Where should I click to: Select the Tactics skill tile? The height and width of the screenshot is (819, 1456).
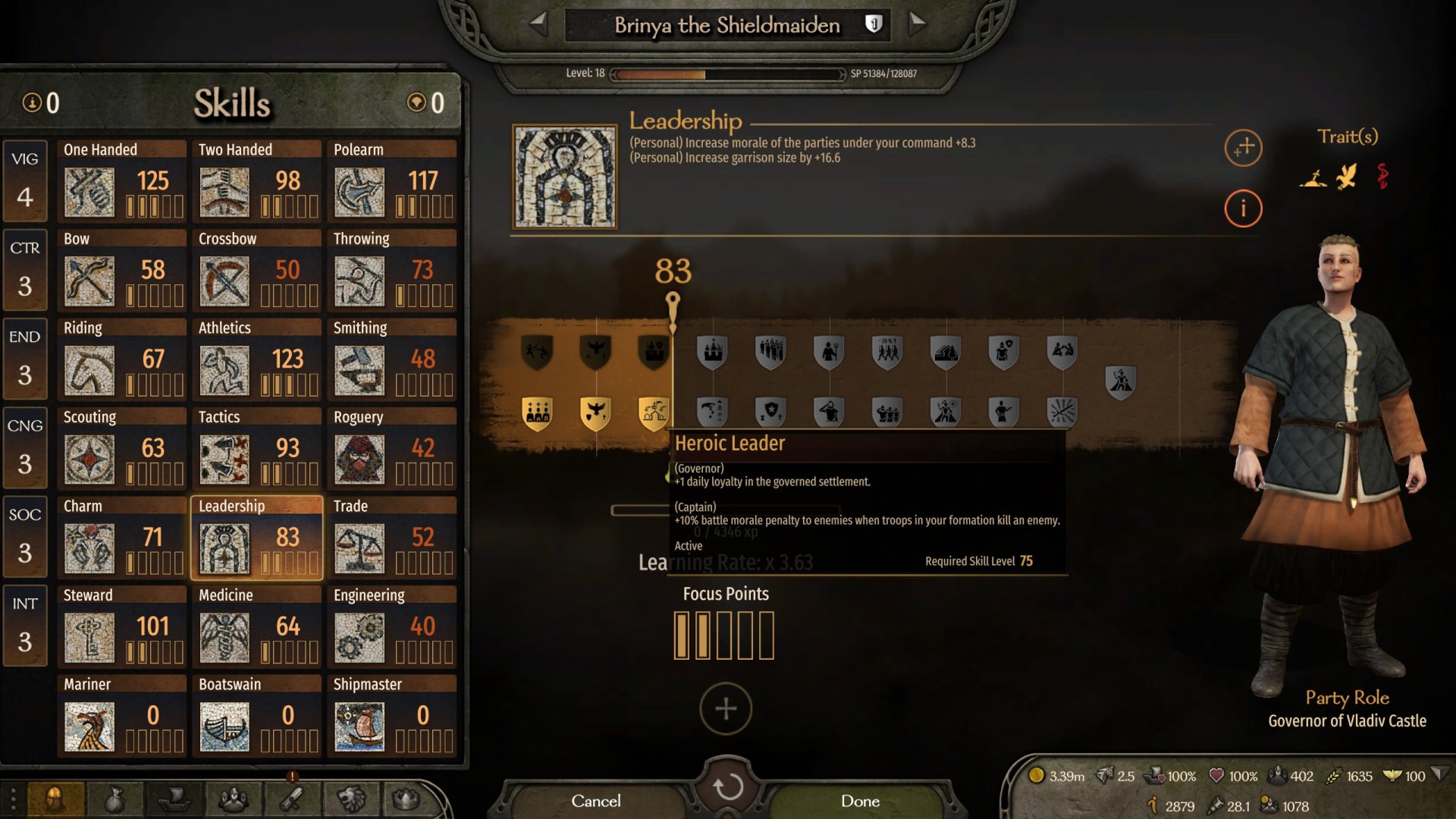[x=256, y=448]
